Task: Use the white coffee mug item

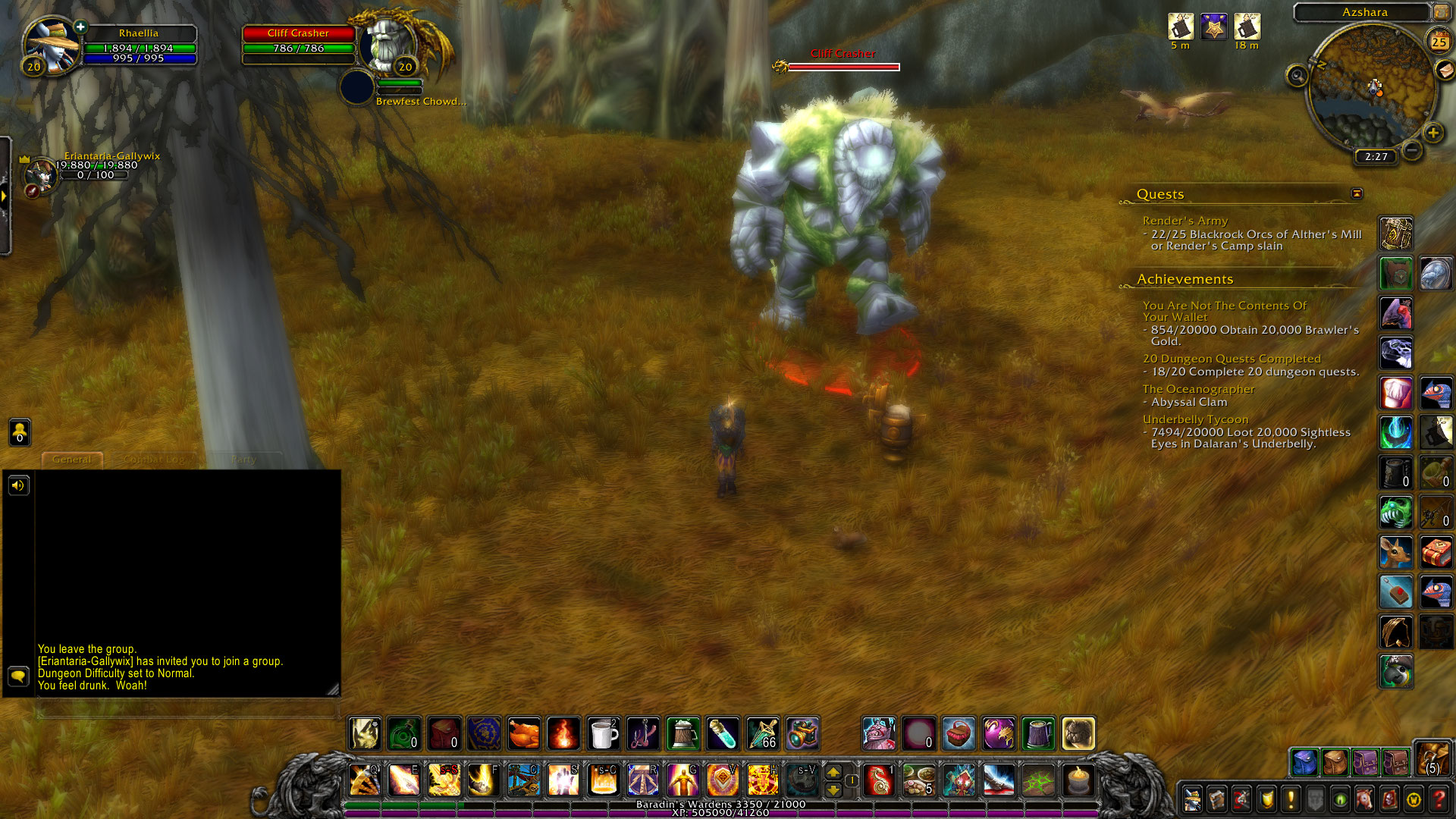Action: tap(604, 734)
